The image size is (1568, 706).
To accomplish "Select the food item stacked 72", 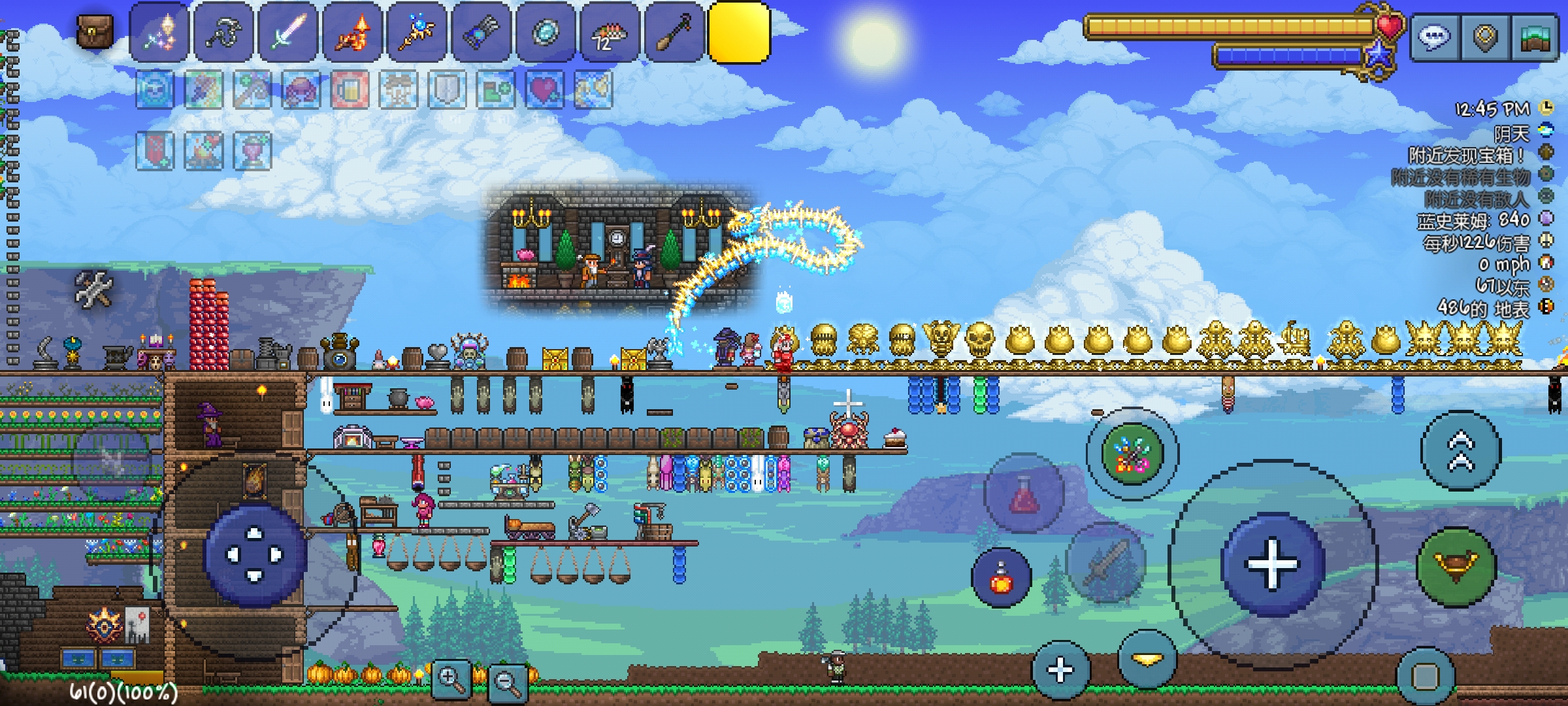I will [x=610, y=33].
